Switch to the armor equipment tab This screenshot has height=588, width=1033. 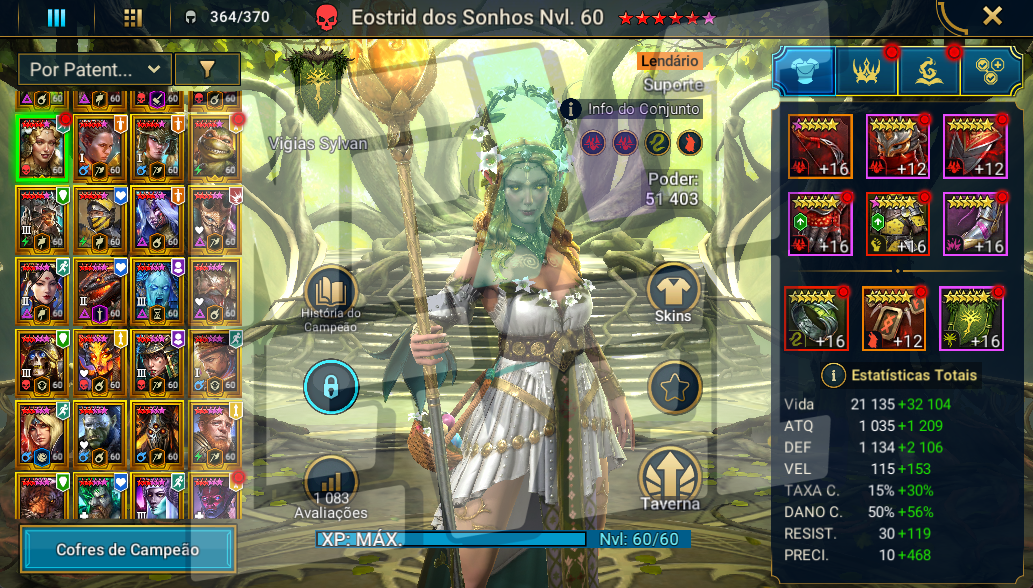click(x=804, y=71)
